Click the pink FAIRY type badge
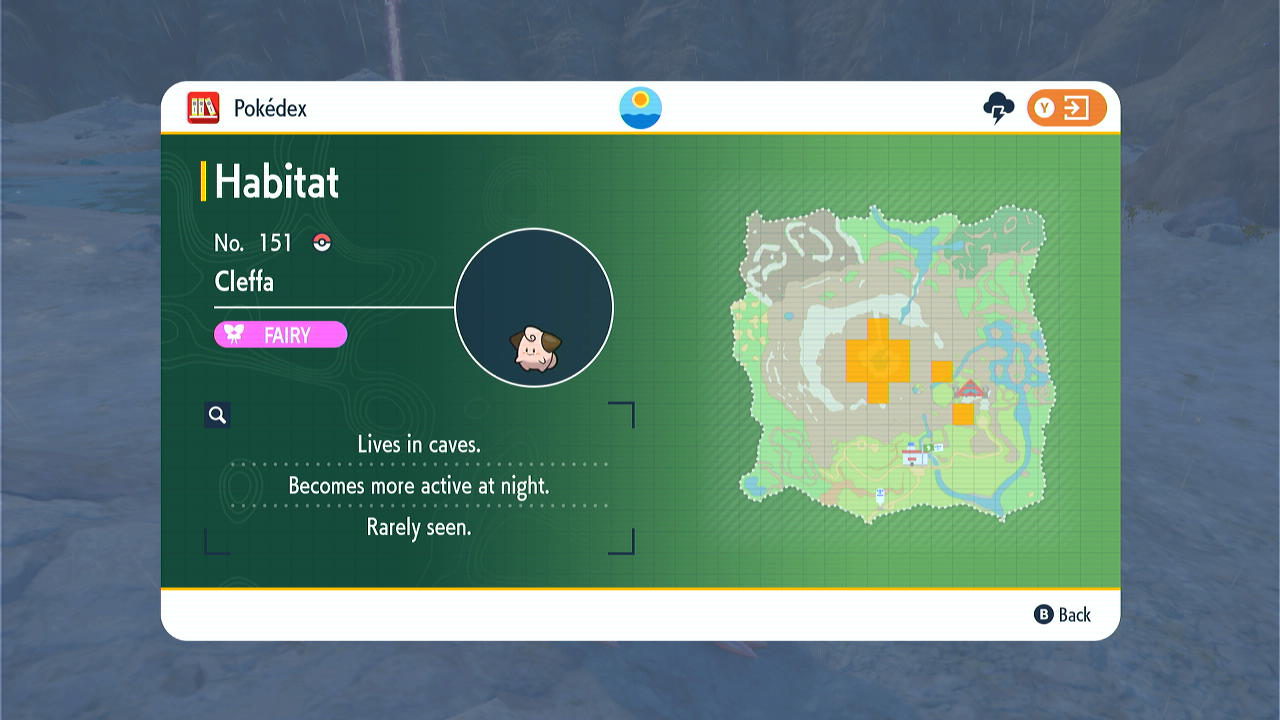This screenshot has height=720, width=1280. tap(280, 335)
